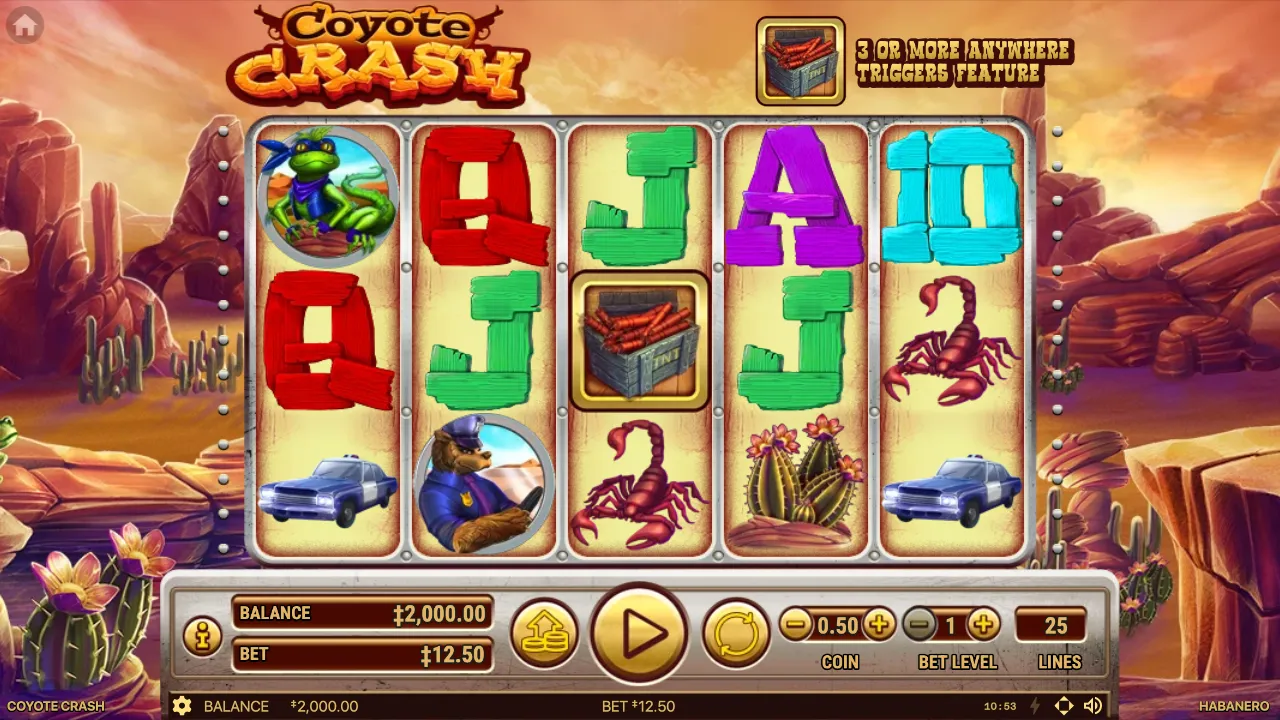Increase the coin value
Screen dimensions: 1280x720
pyautogui.click(x=879, y=626)
